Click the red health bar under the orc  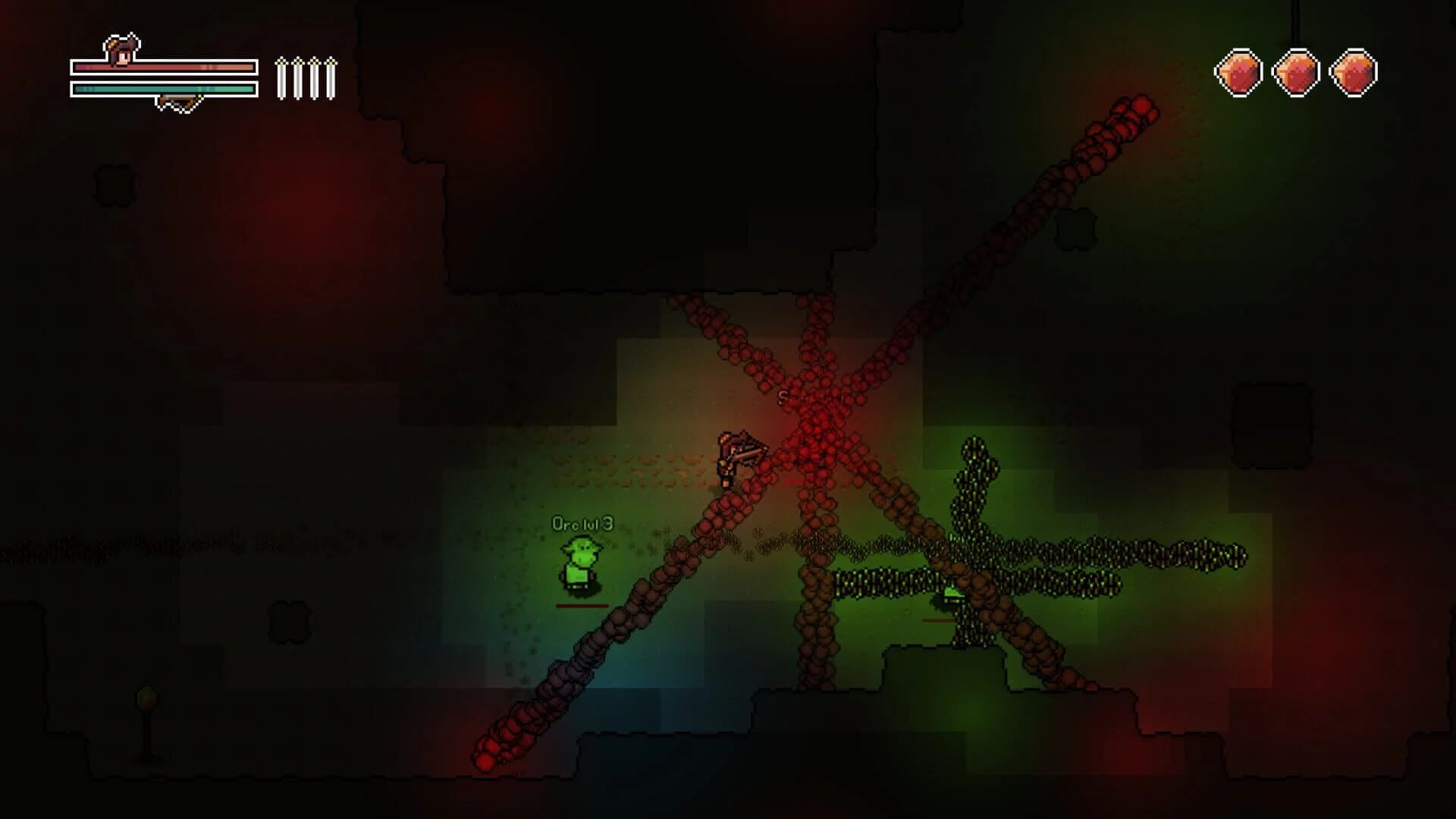tap(580, 605)
